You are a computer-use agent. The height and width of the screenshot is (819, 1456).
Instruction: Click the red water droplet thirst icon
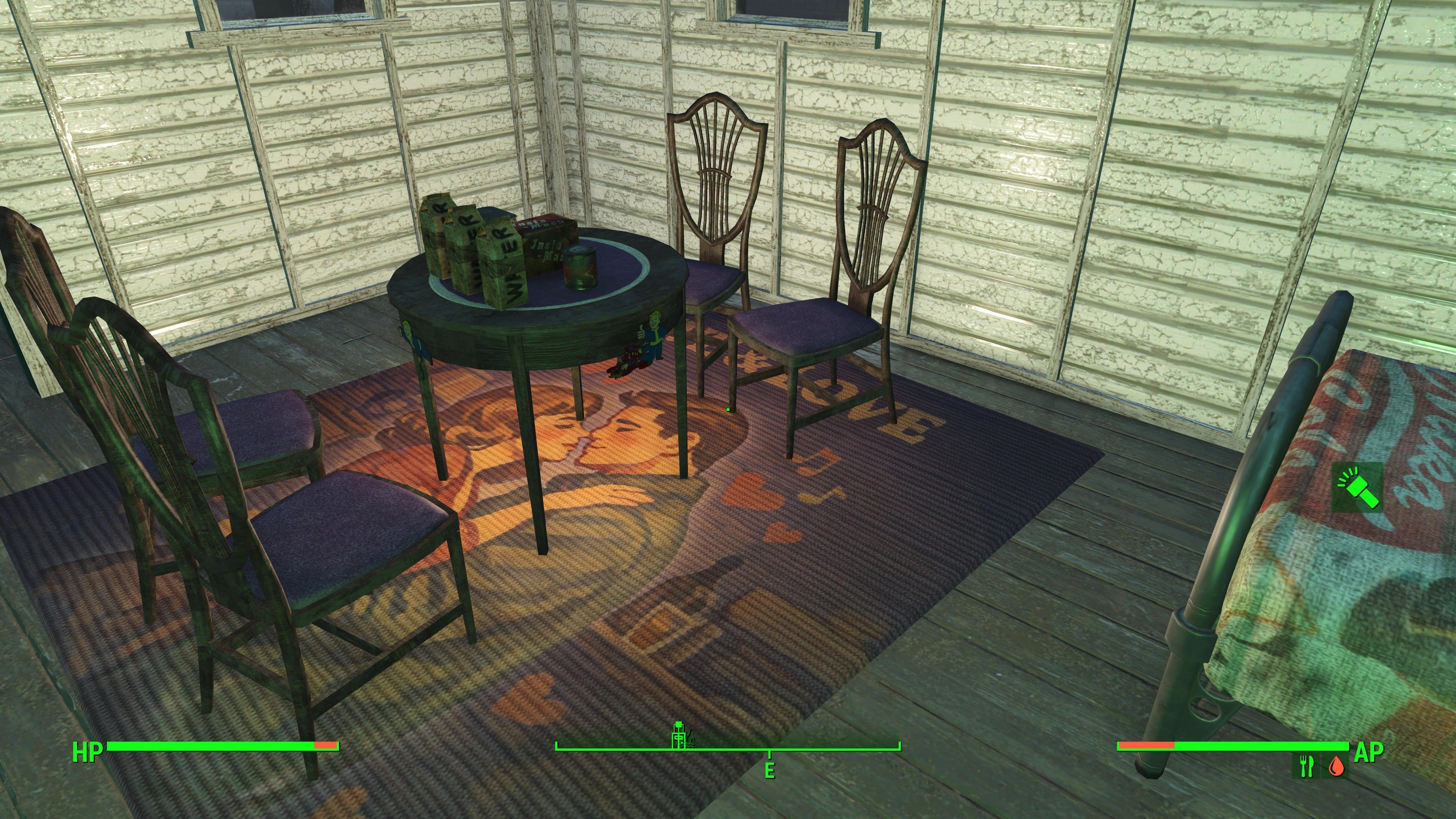tap(1335, 766)
